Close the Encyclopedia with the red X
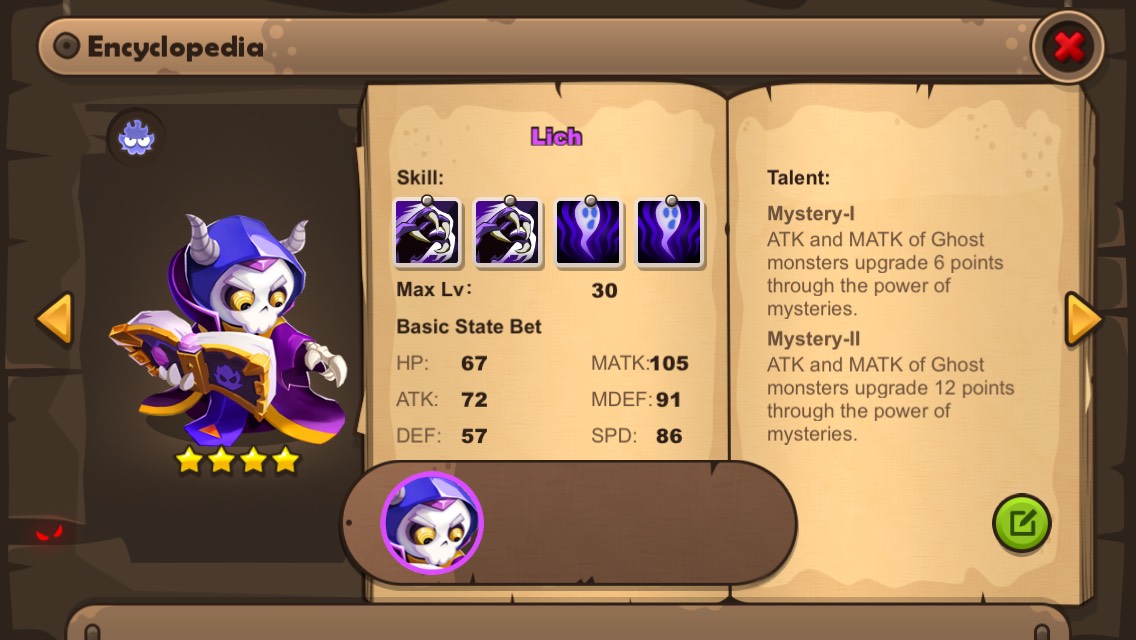1136x640 pixels. coord(1068,47)
